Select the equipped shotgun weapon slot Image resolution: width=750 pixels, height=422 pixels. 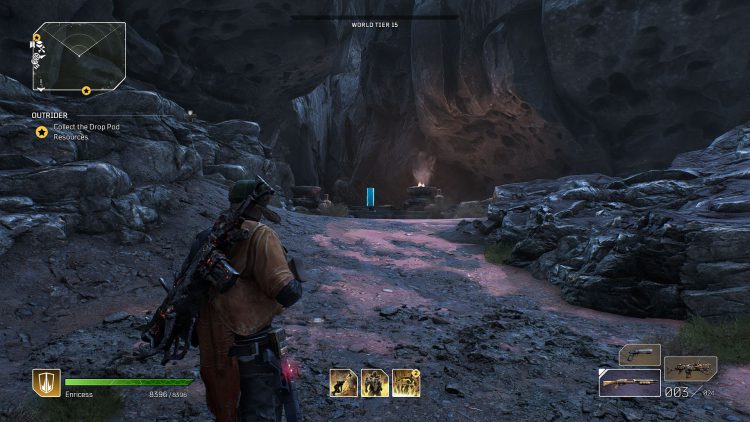(x=629, y=383)
